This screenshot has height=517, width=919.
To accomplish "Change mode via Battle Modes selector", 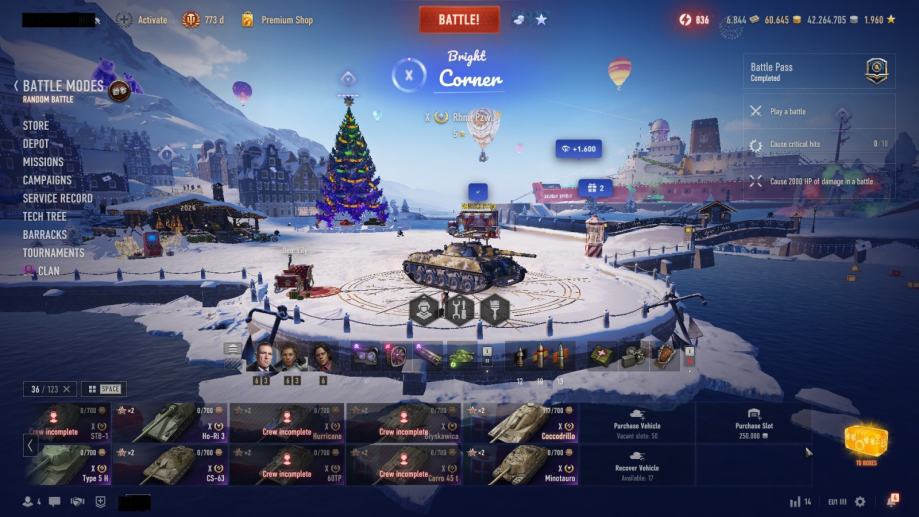I will [x=63, y=87].
